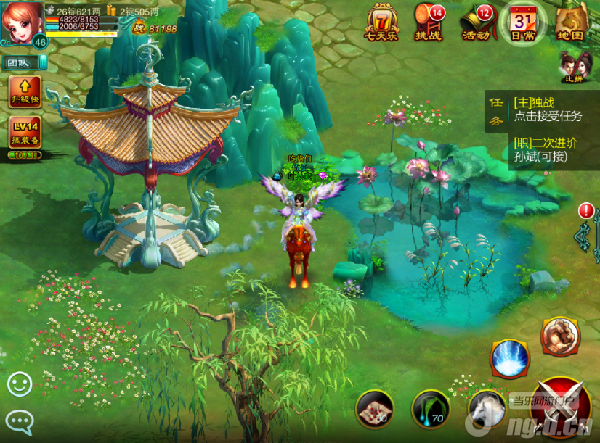Open the 地图 map scroll
The height and width of the screenshot is (443, 600).
click(570, 22)
